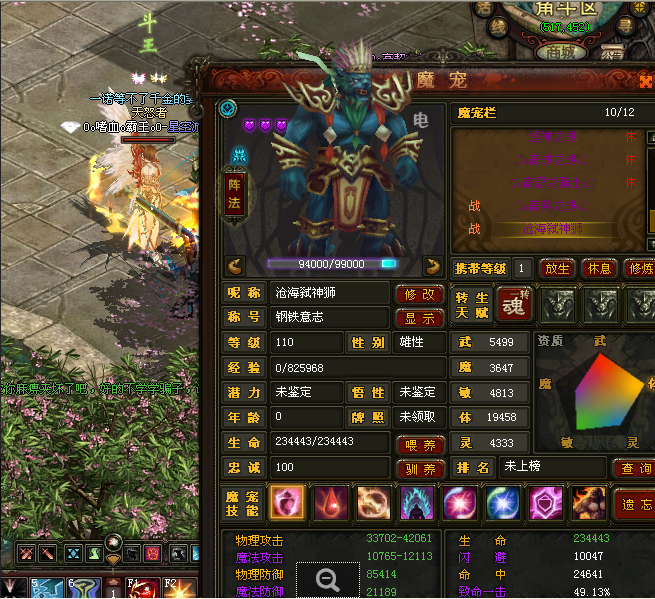Image resolution: width=655 pixels, height=599 pixels.
Task: Query ranking with 查询 button
Action: [633, 468]
